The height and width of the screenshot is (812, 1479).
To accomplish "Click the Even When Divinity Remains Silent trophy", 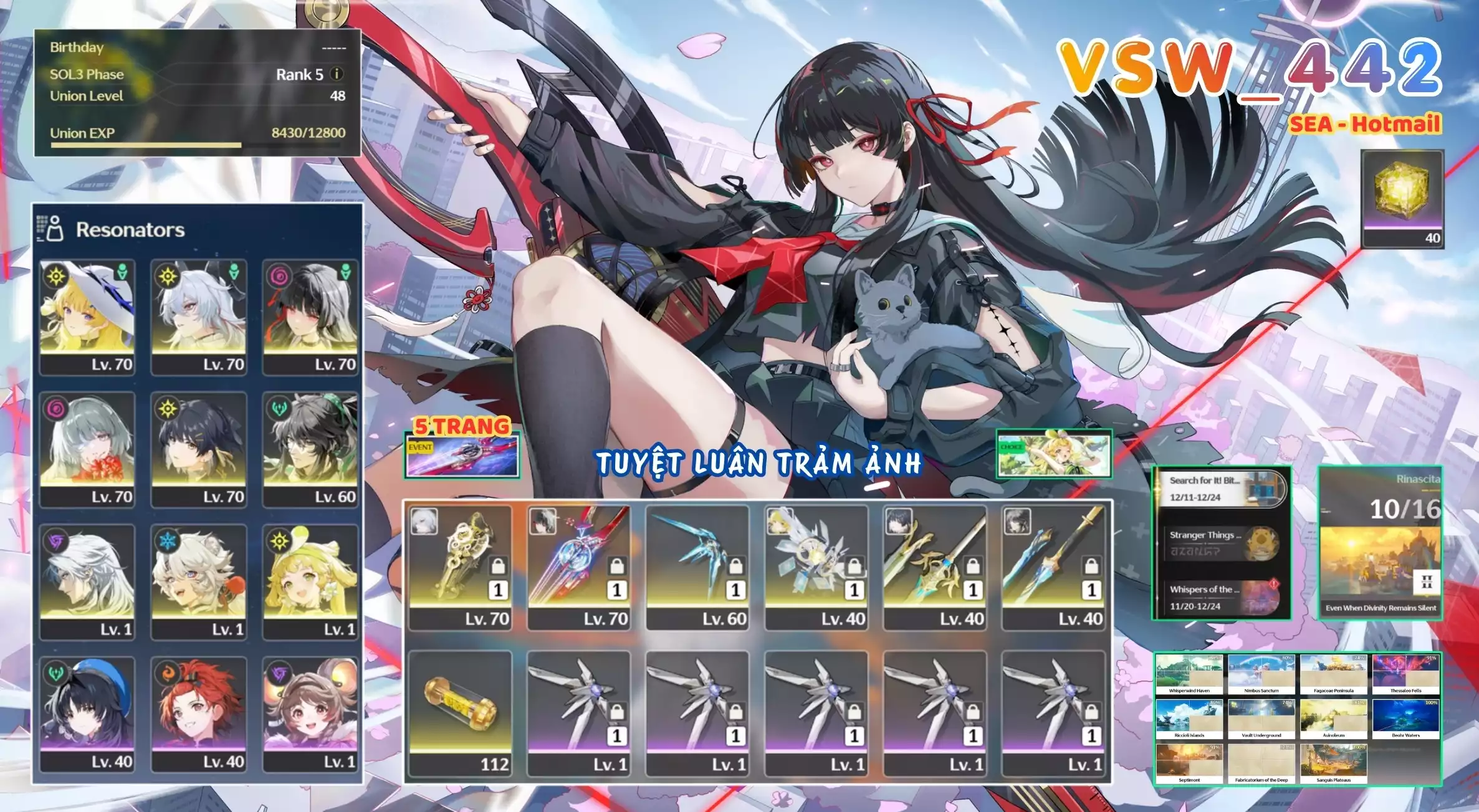I will pos(1381,608).
